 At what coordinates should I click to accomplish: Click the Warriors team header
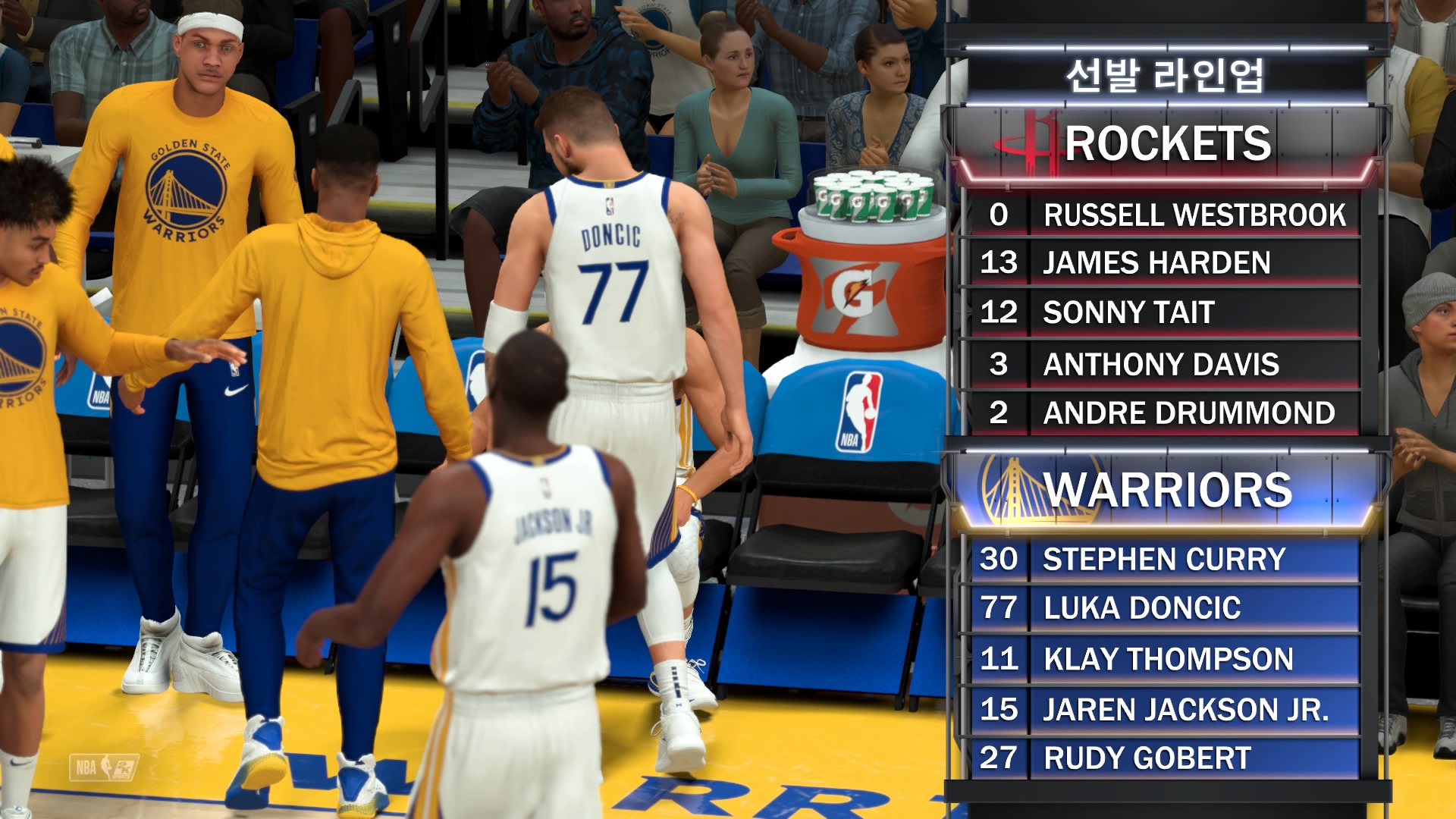(x=1166, y=491)
